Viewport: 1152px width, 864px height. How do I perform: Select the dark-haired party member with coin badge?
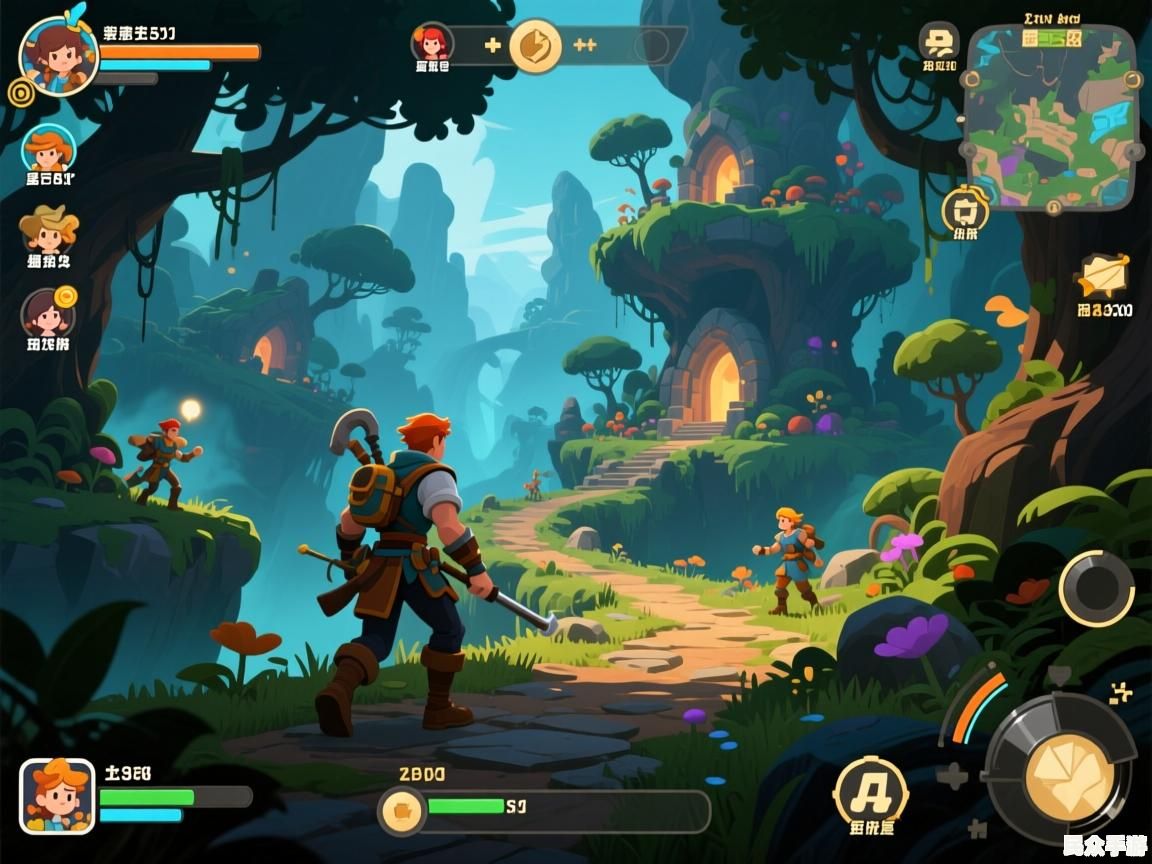point(48,314)
